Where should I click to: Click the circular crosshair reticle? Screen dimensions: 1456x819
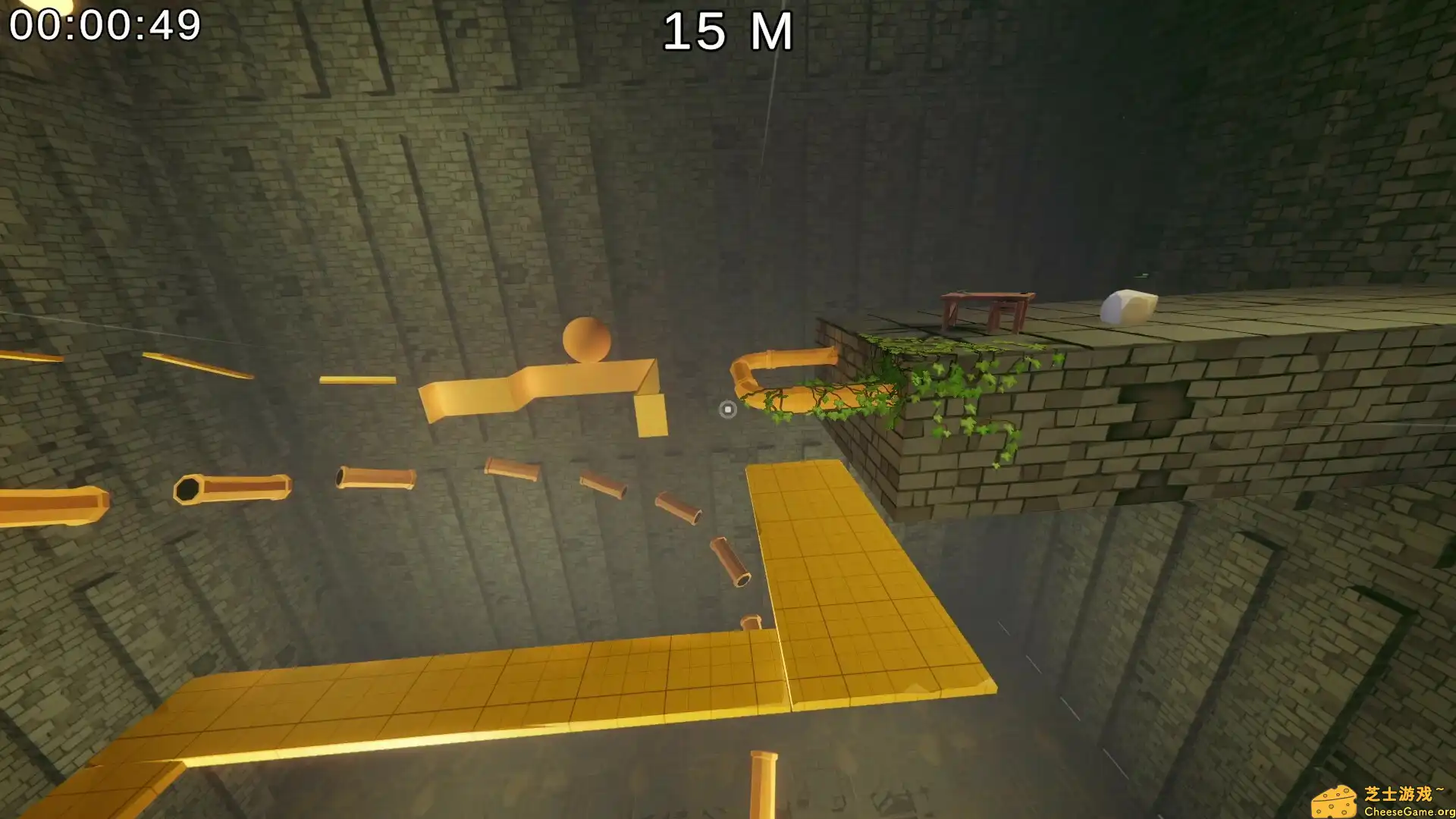click(727, 410)
